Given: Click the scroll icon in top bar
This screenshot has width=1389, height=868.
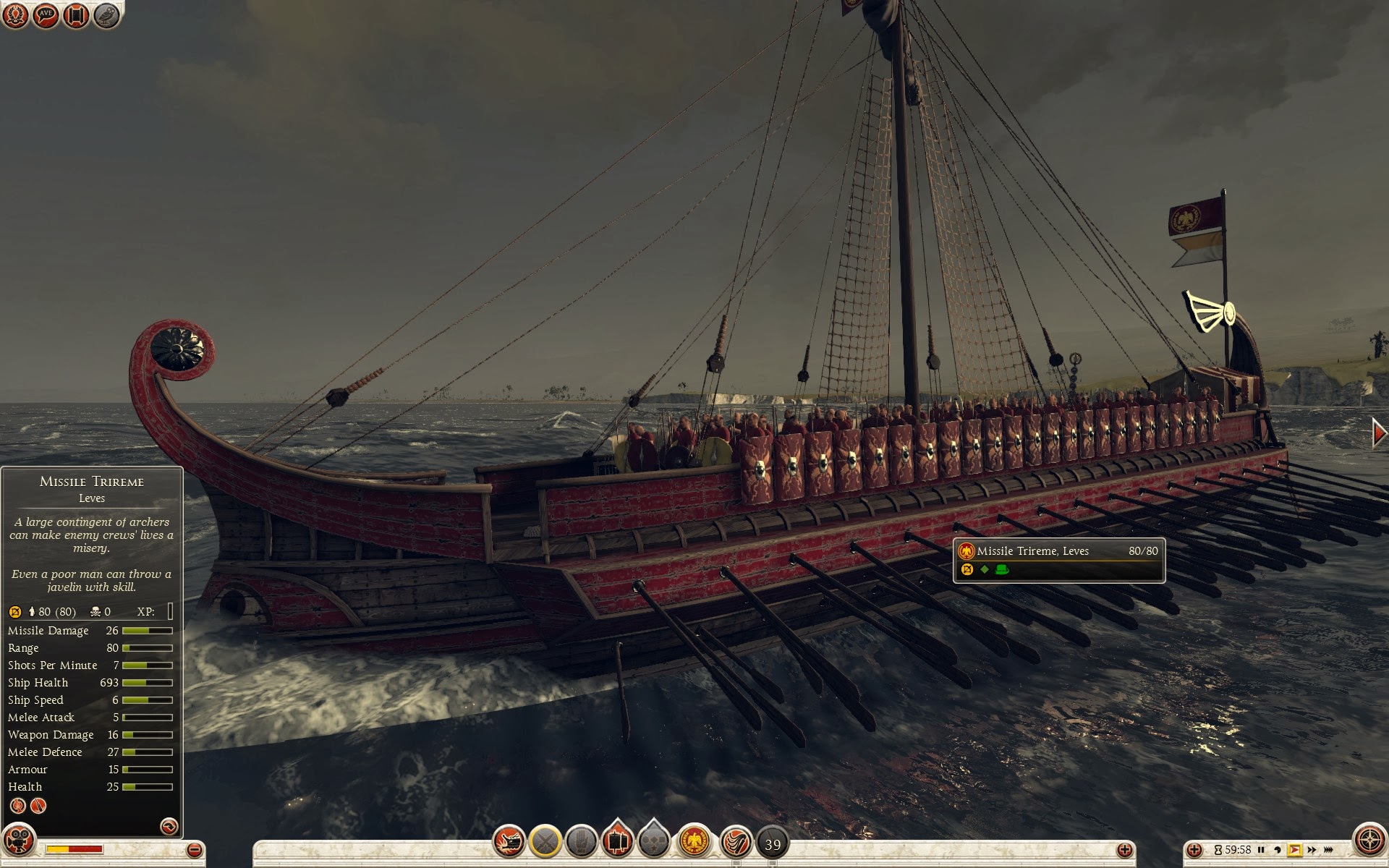Looking at the screenshot, I should 76,14.
